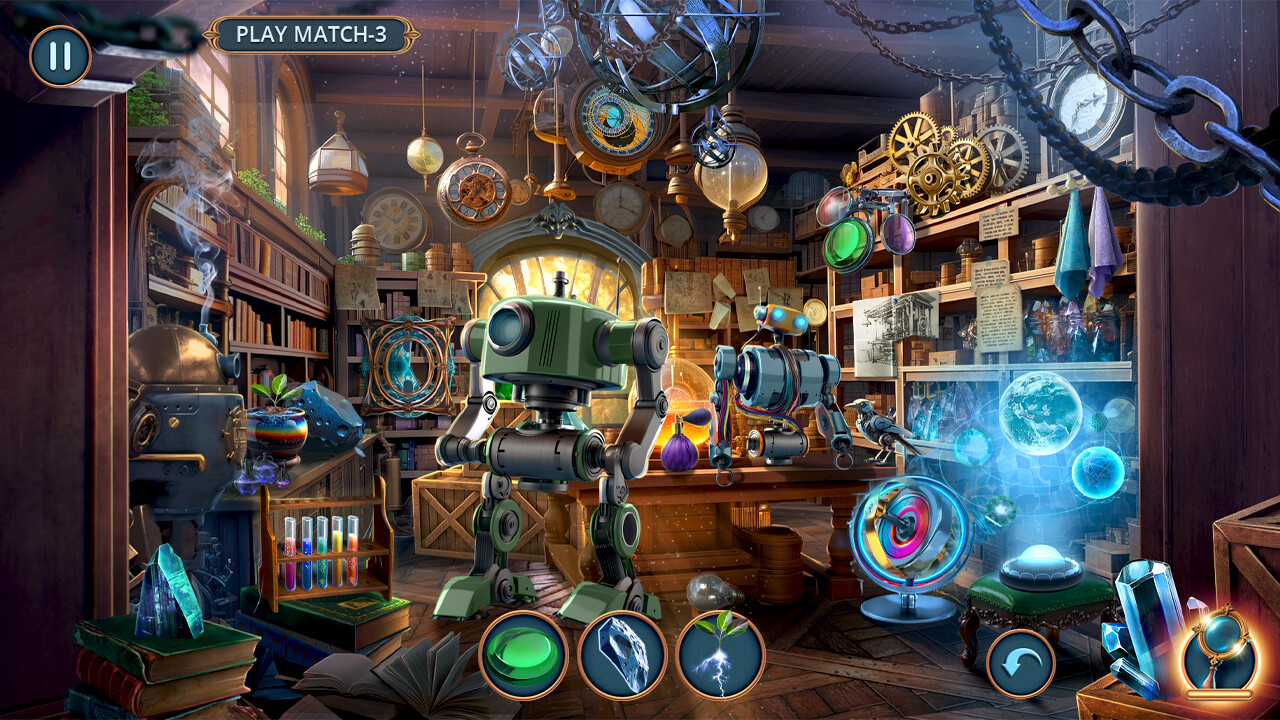Click the glowing dome on the green stool
This screenshot has width=1280, height=720.
(x=1040, y=560)
